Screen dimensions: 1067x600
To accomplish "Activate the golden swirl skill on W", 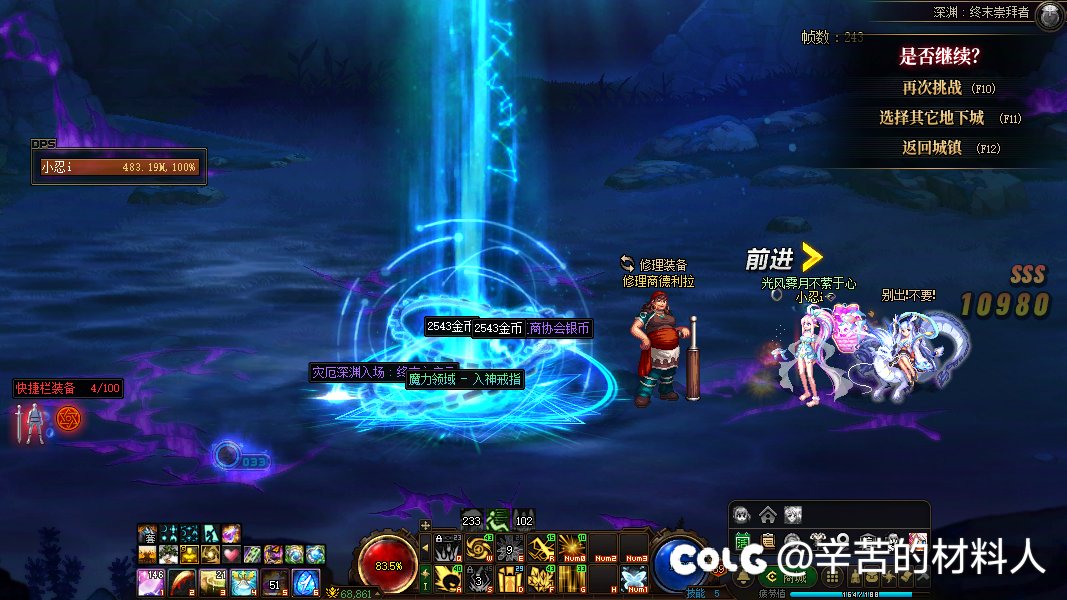I will [x=478, y=548].
